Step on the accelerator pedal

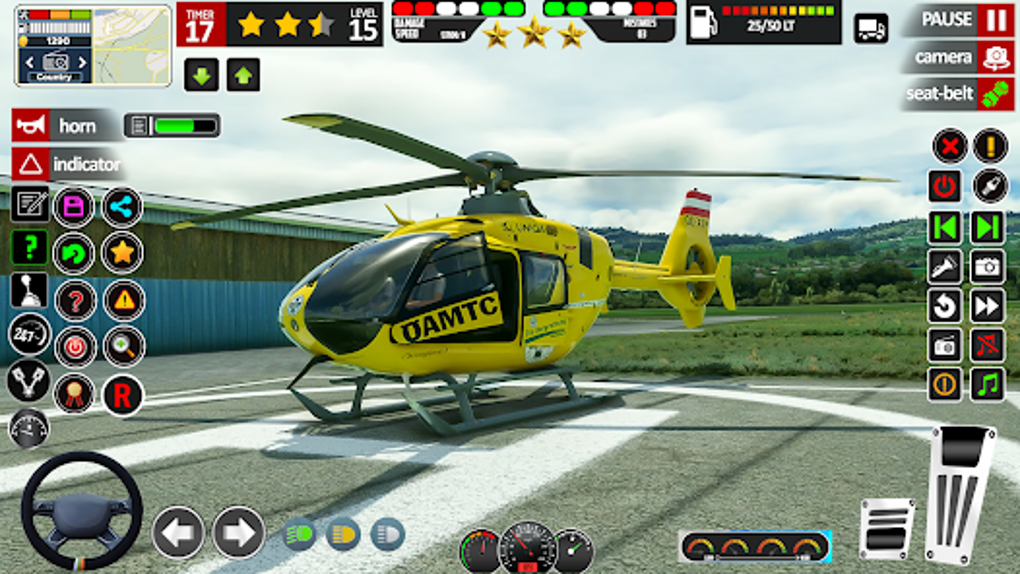[960, 493]
